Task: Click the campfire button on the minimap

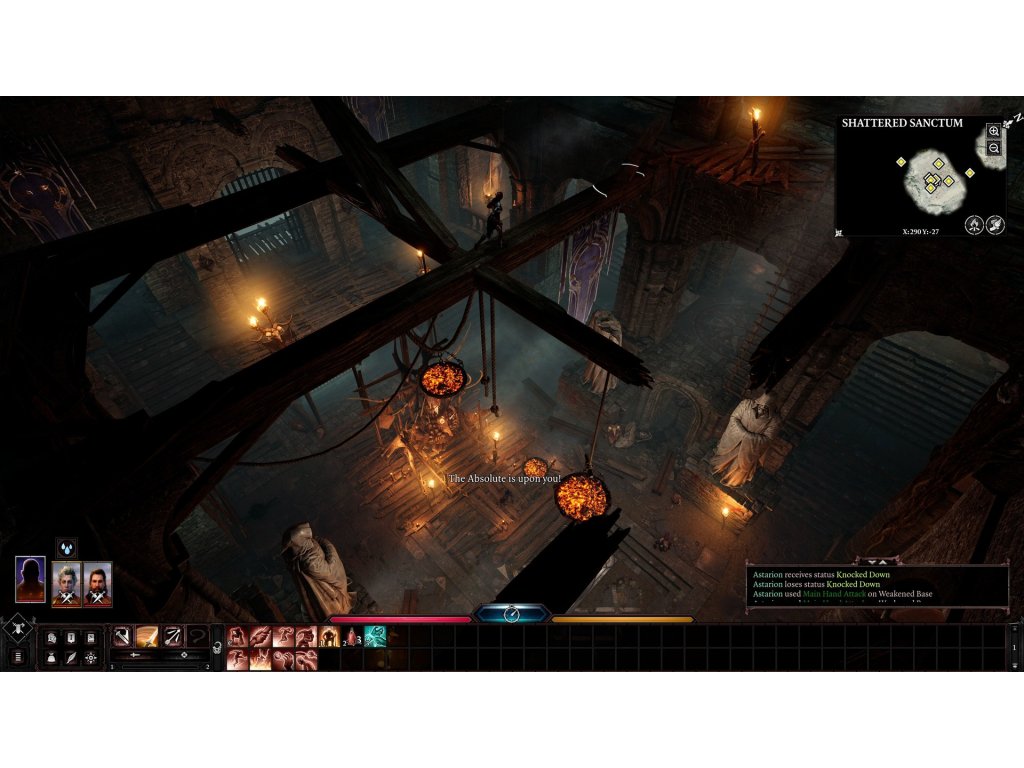Action: (974, 225)
